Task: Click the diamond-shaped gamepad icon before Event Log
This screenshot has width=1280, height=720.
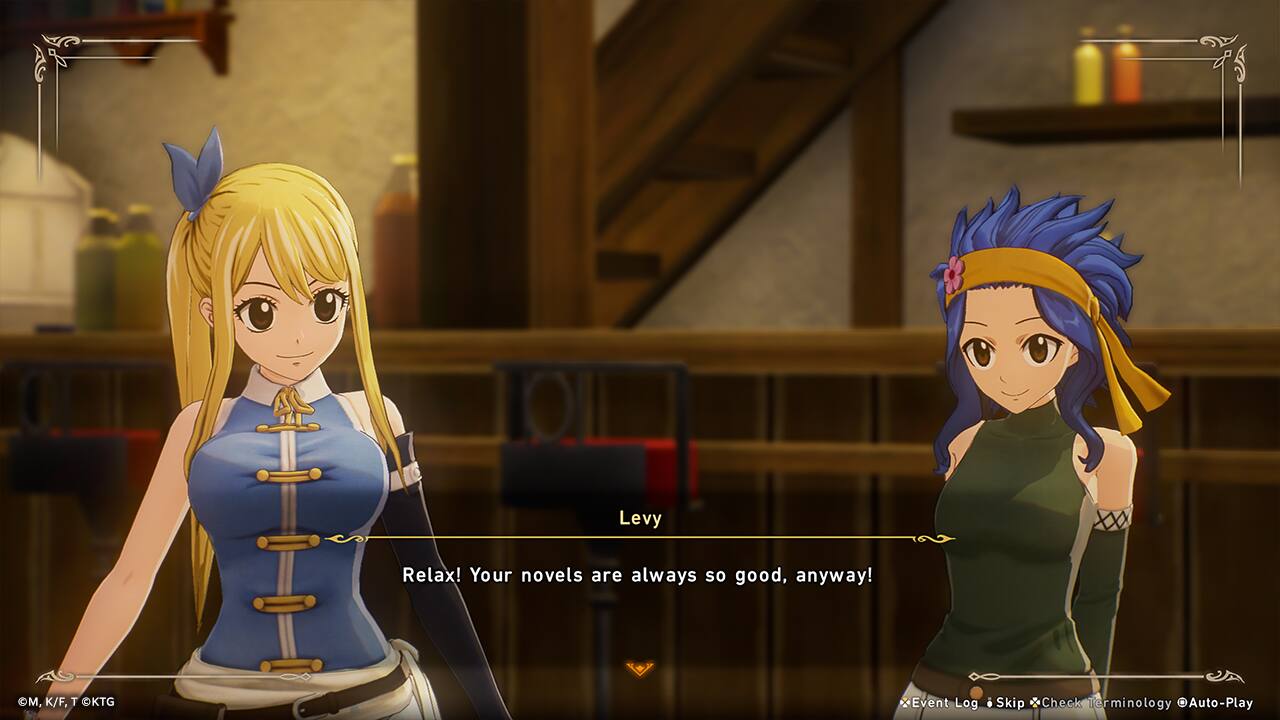Action: (903, 703)
